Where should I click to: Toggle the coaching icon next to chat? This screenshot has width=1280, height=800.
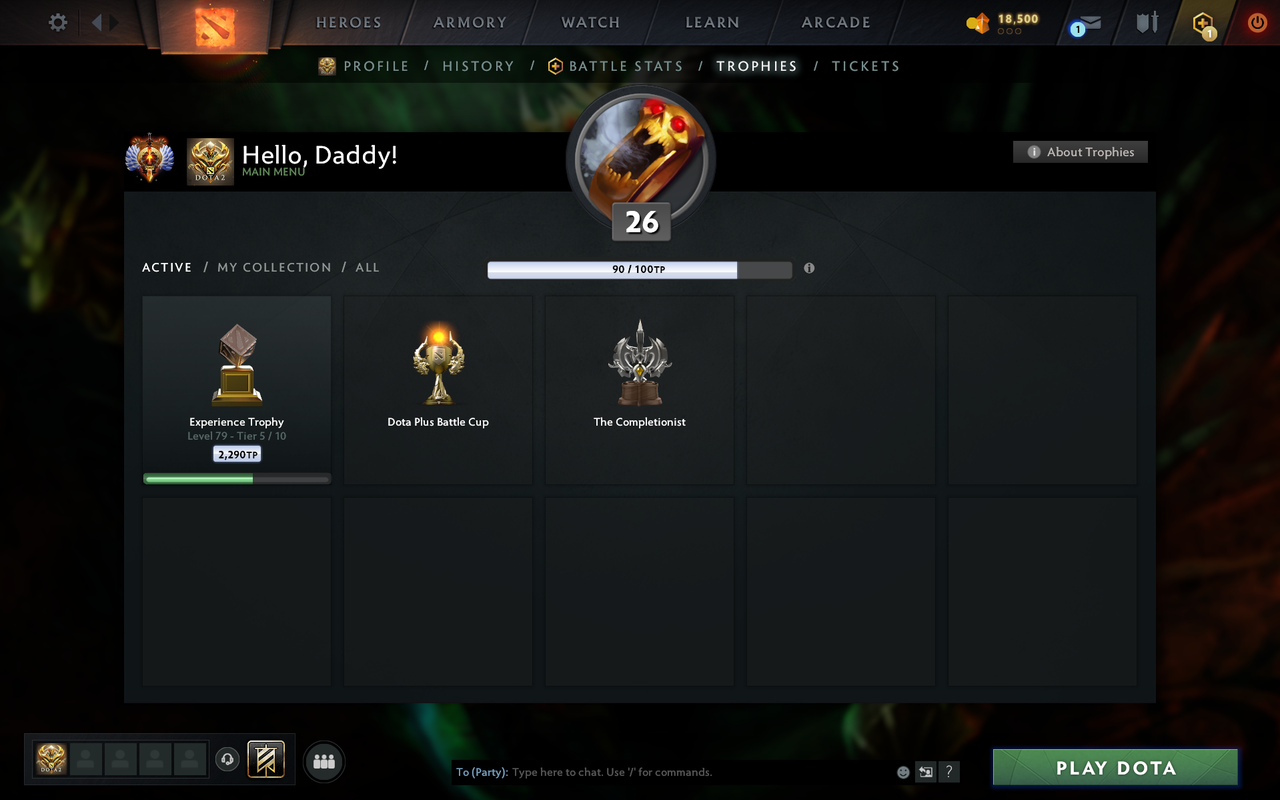[x=926, y=772]
